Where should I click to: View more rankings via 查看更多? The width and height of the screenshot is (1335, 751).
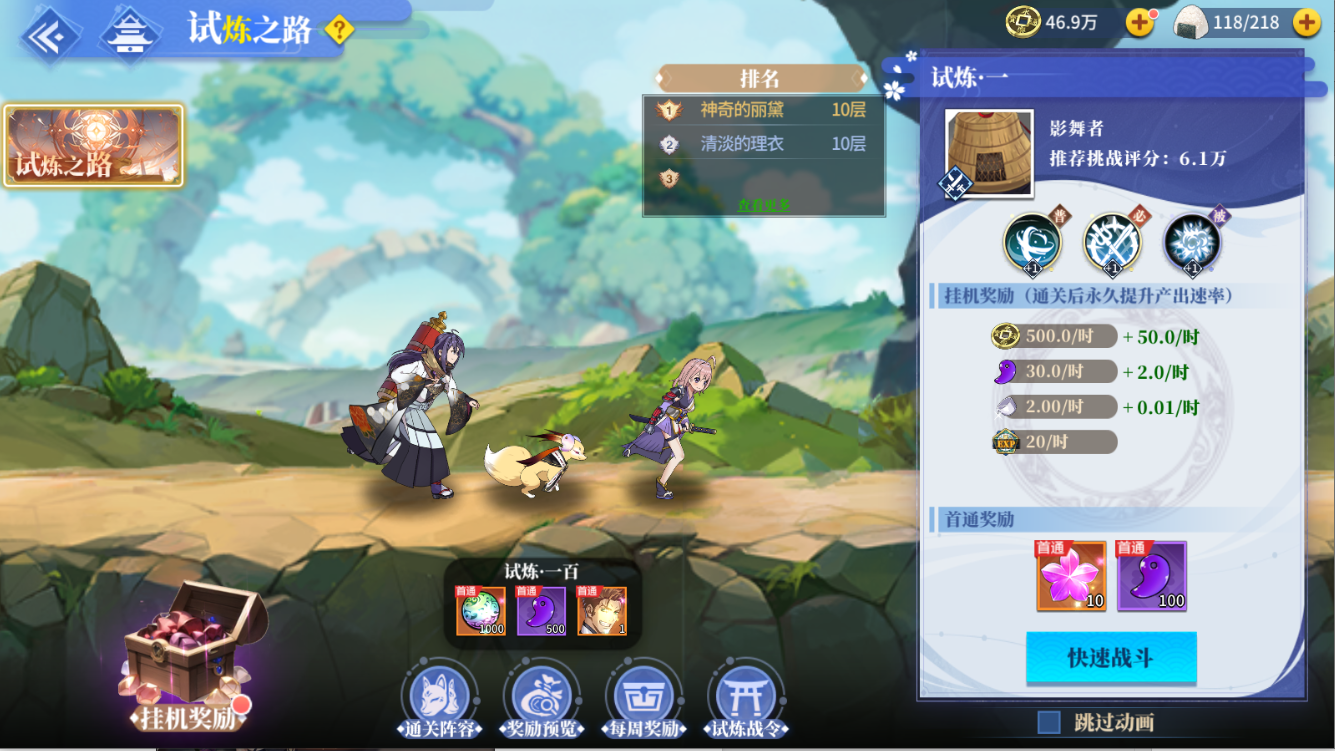pyautogui.click(x=764, y=204)
